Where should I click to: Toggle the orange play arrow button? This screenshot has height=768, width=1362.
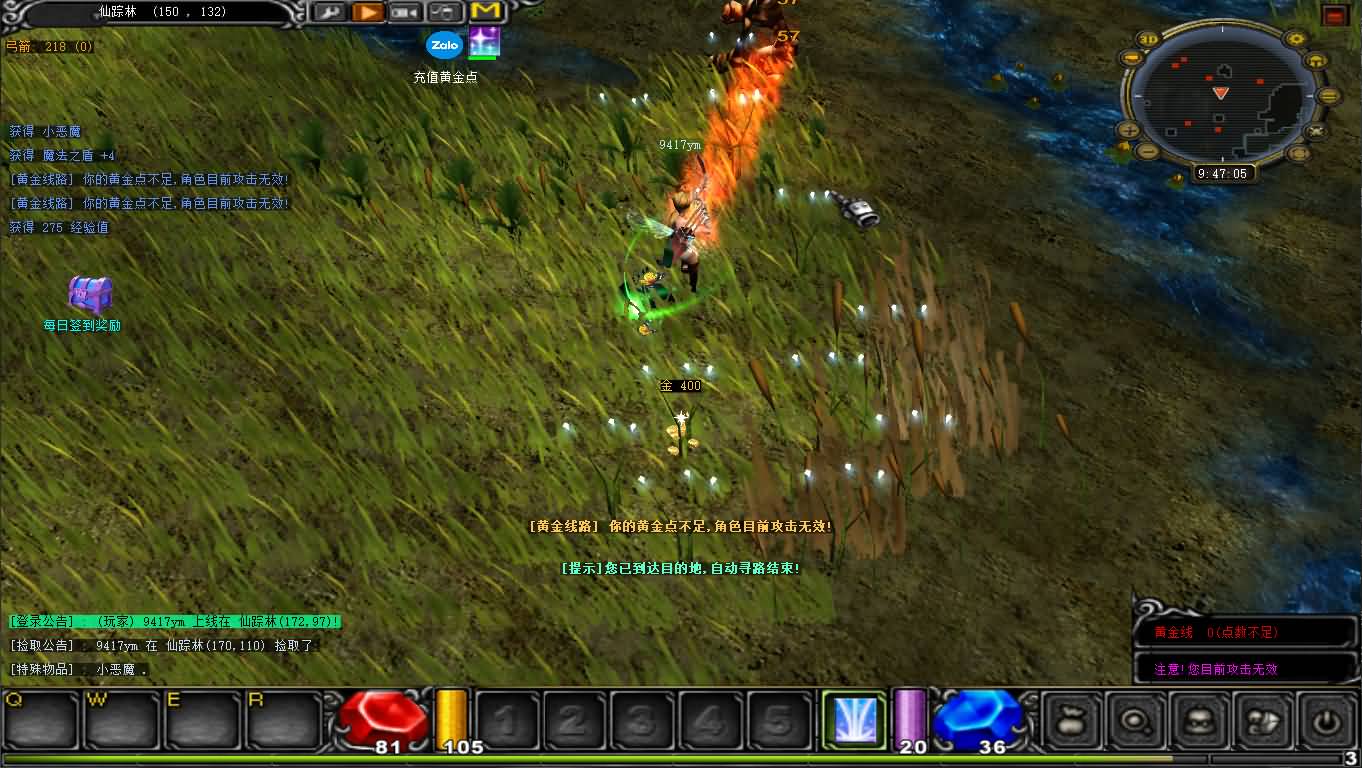click(367, 12)
